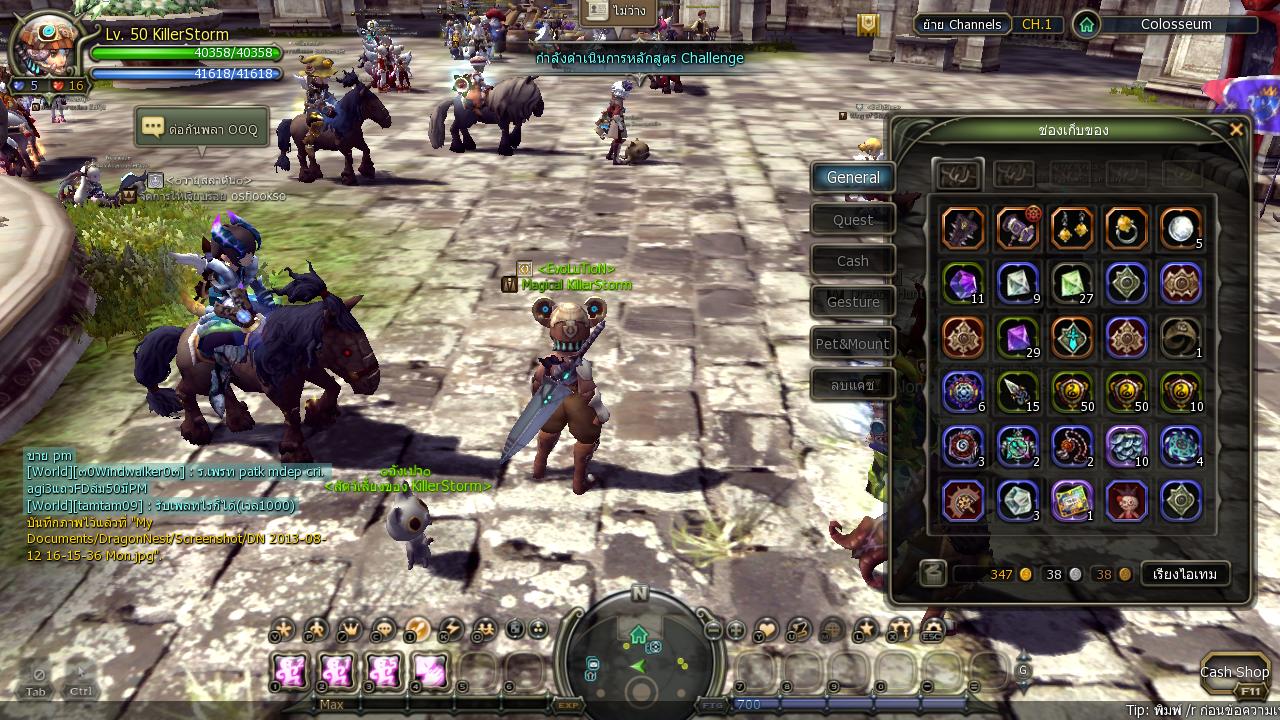
Task: Select the gold ring item in inventory
Action: pos(1126,229)
